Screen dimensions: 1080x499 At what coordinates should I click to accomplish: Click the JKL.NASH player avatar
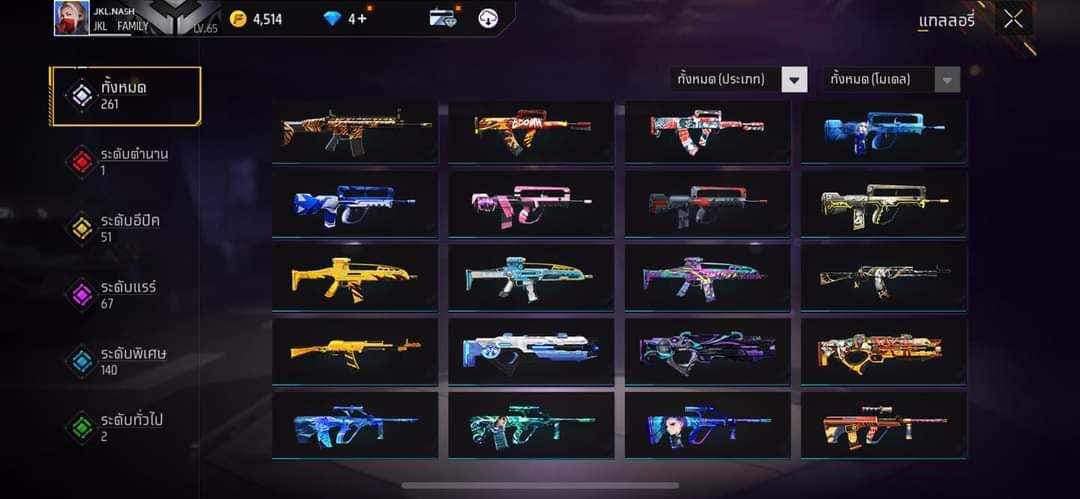(x=70, y=18)
